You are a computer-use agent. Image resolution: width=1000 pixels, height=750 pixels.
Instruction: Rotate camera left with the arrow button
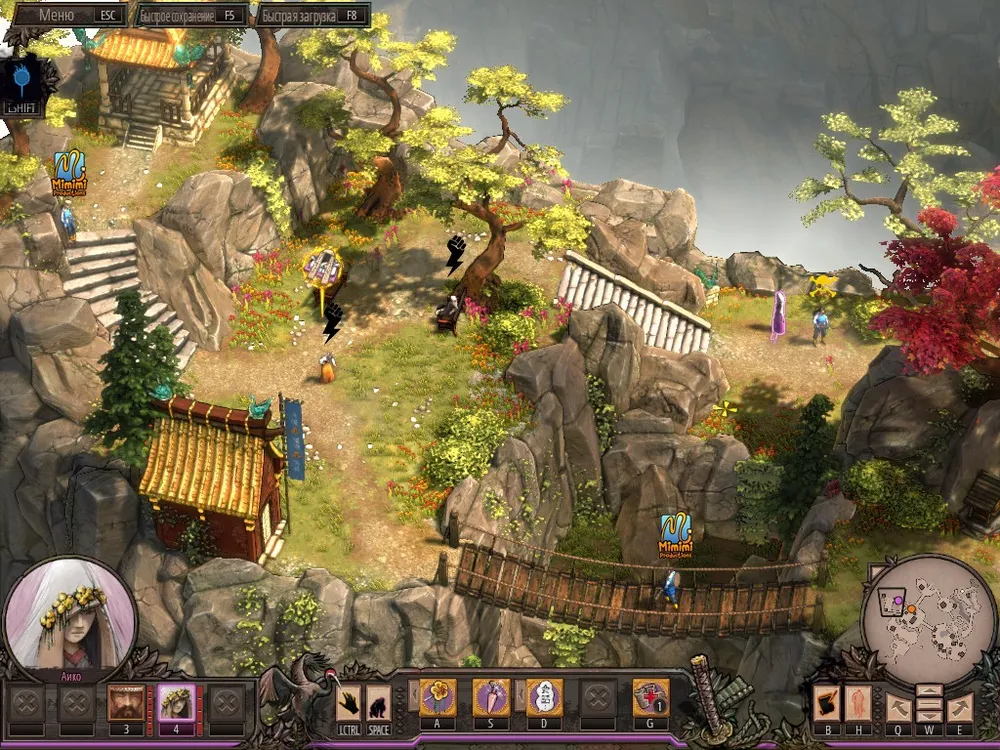[898, 707]
